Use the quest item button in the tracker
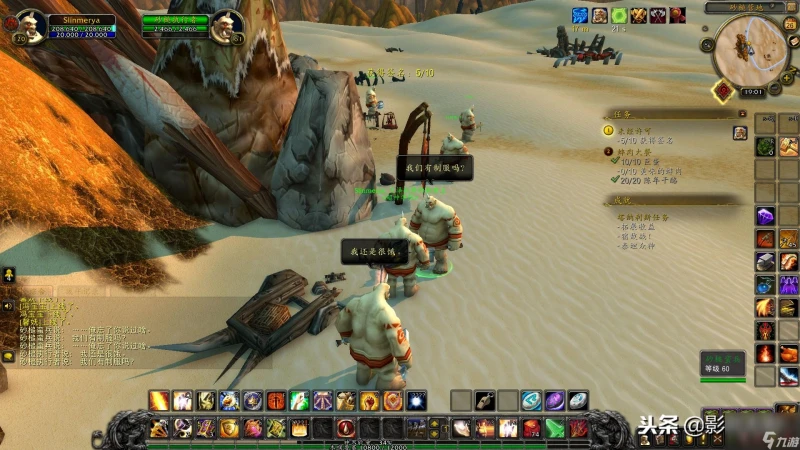The width and height of the screenshot is (800, 450). coord(740,133)
